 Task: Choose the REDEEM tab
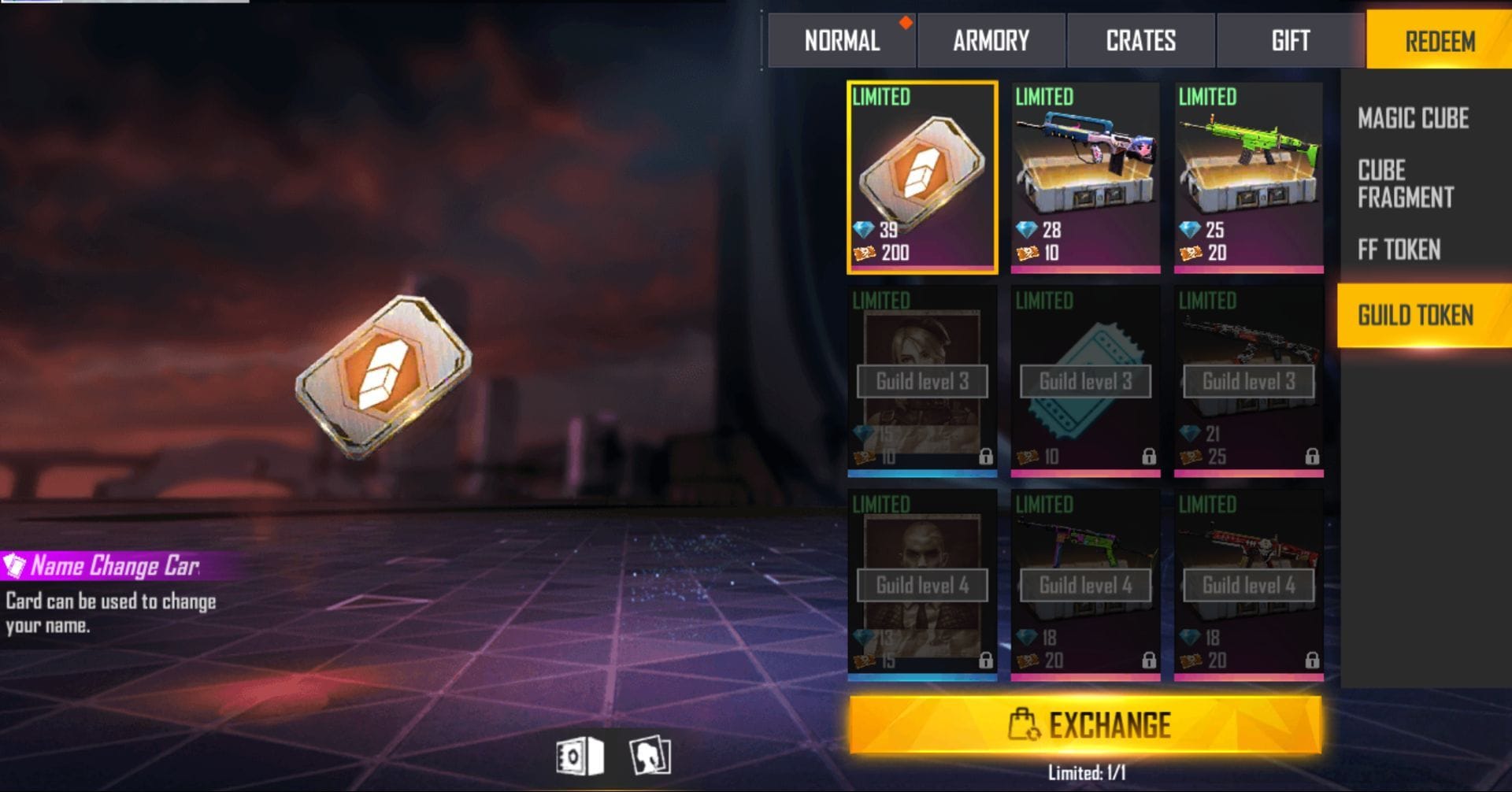point(1440,41)
